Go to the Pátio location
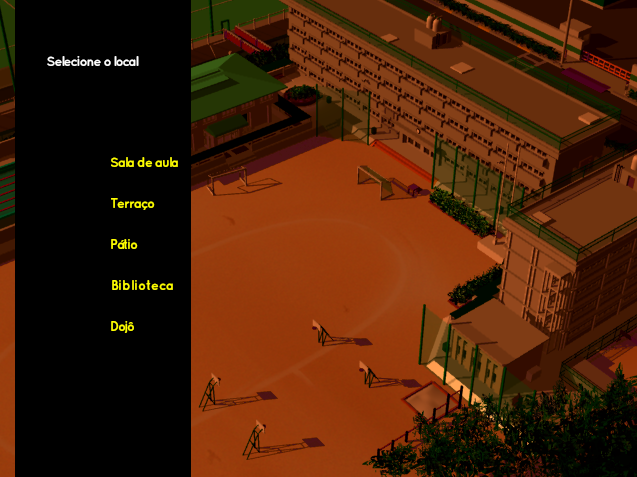 [x=124, y=245]
